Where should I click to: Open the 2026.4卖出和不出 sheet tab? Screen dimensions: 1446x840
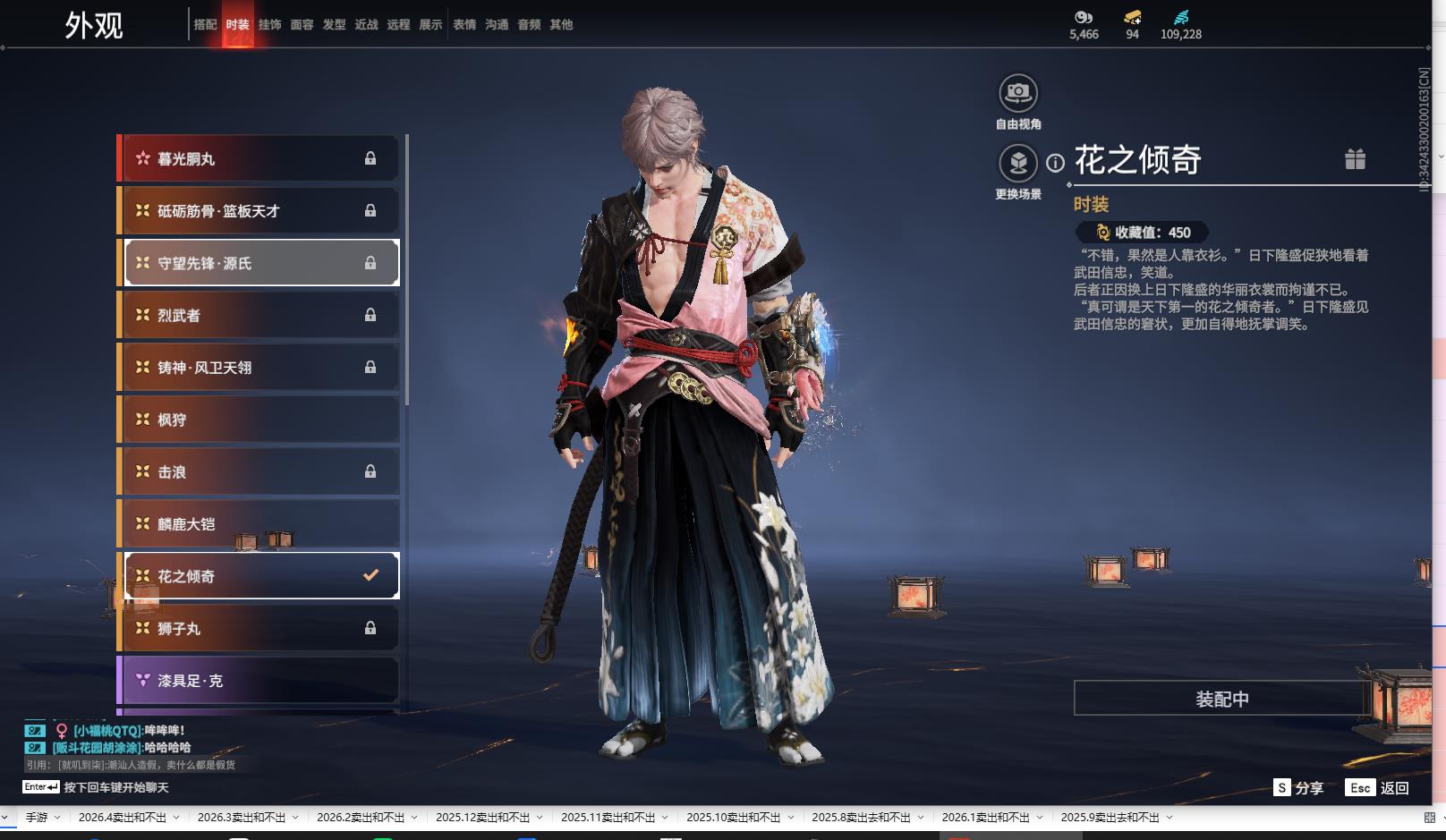(123, 818)
